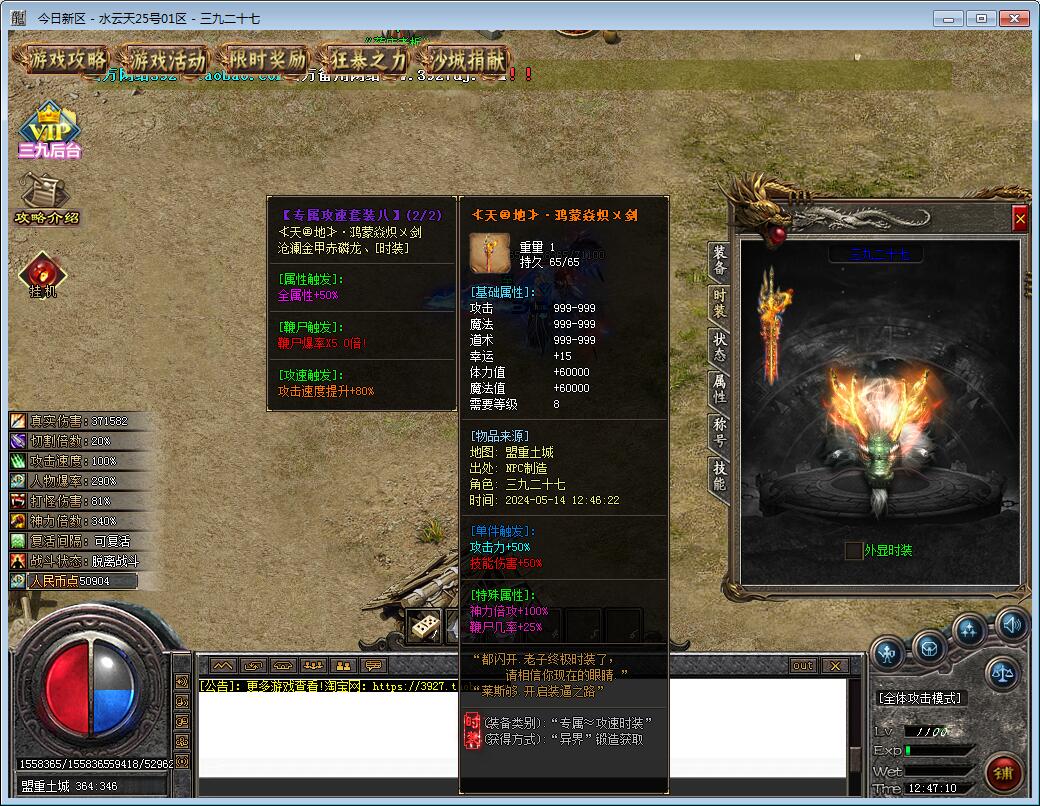The height and width of the screenshot is (806, 1040).
Task: Toggle the 外显时装 checkbox
Action: pos(854,550)
